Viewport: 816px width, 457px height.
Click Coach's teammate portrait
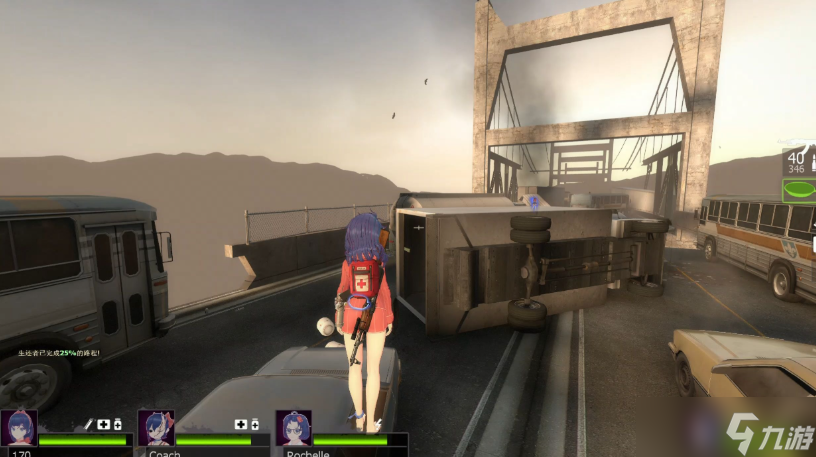coord(156,427)
